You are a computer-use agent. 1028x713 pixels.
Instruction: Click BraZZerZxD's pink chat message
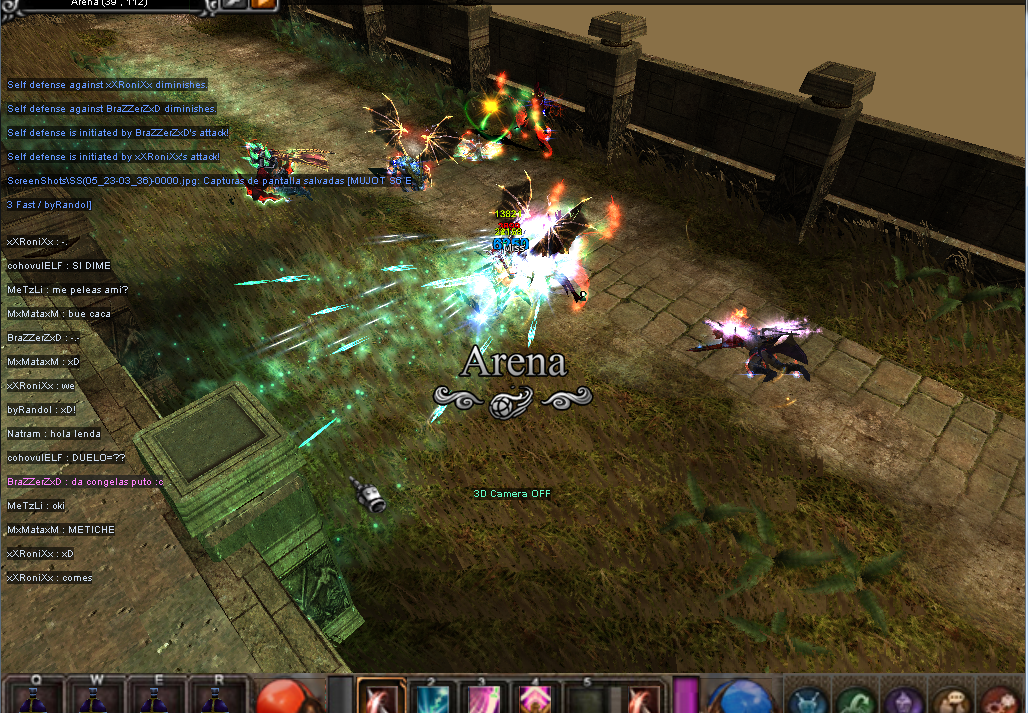(85, 482)
